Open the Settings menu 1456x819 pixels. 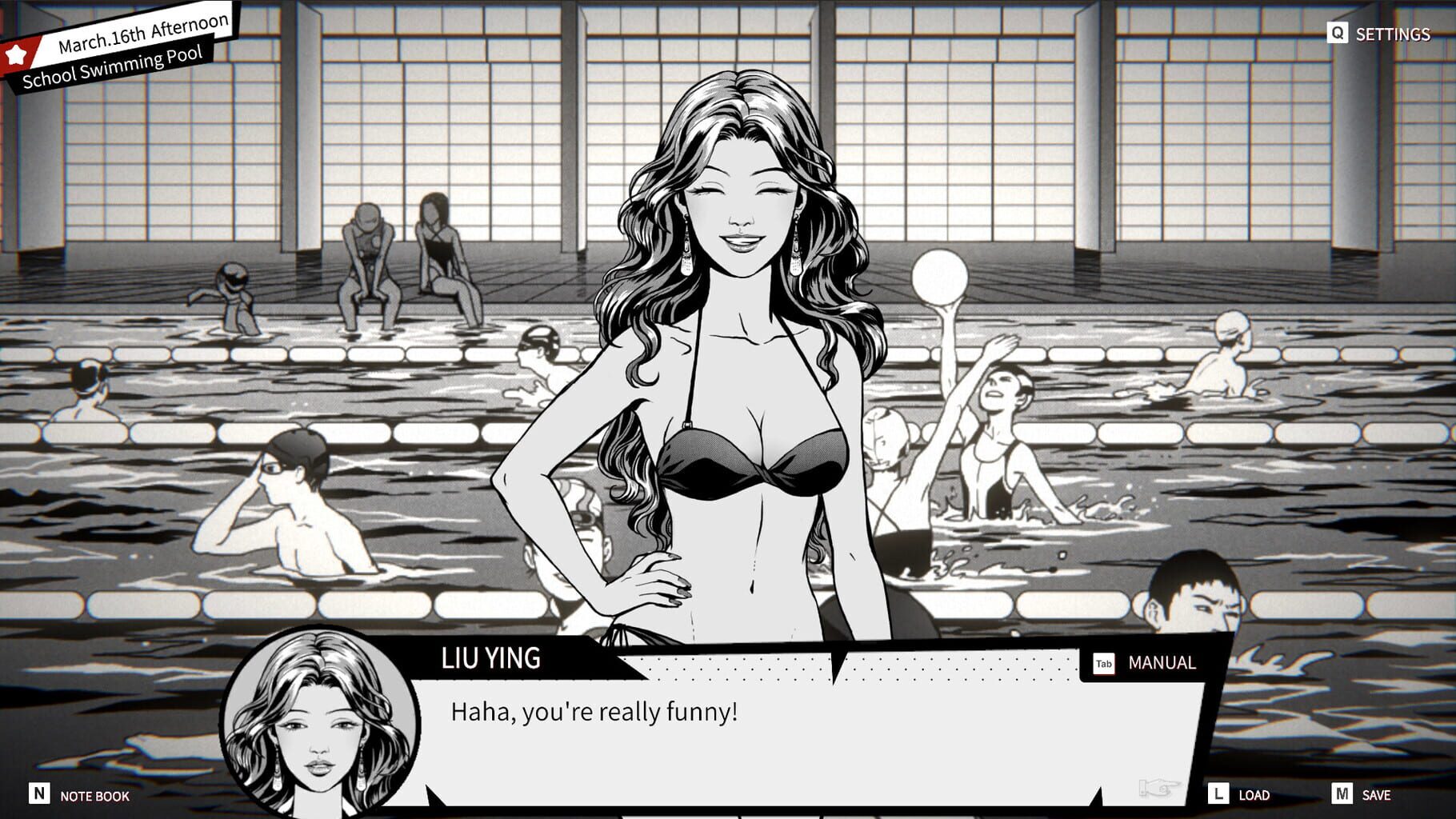(1394, 34)
